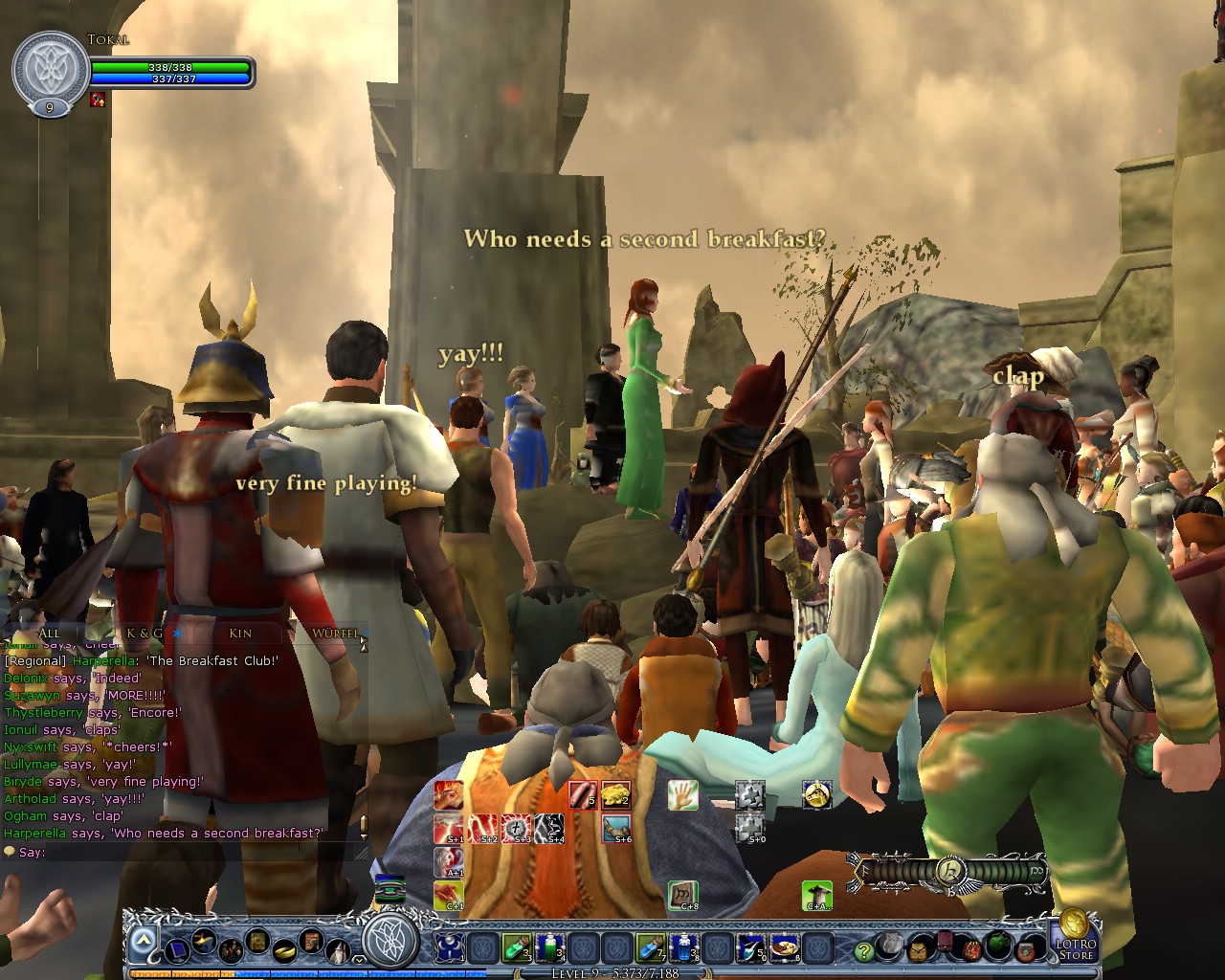Click the red hammer buff icon
This screenshot has width=1225, height=980.
[98, 99]
